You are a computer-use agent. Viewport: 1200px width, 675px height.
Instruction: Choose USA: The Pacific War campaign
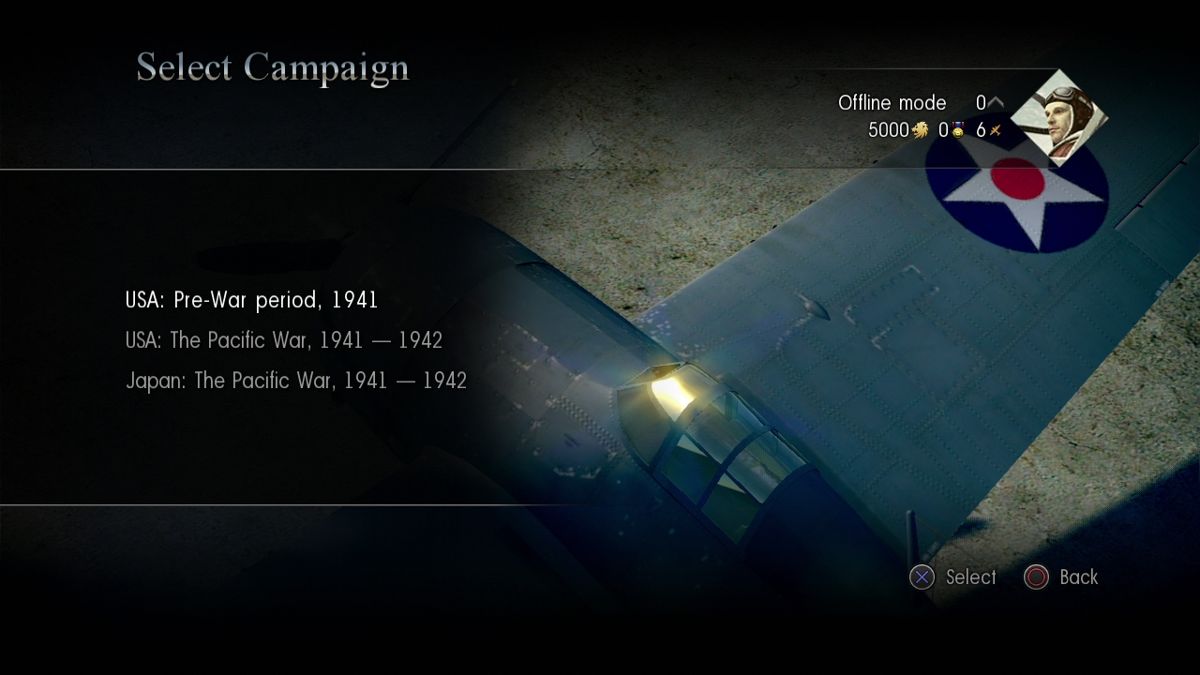click(x=284, y=340)
